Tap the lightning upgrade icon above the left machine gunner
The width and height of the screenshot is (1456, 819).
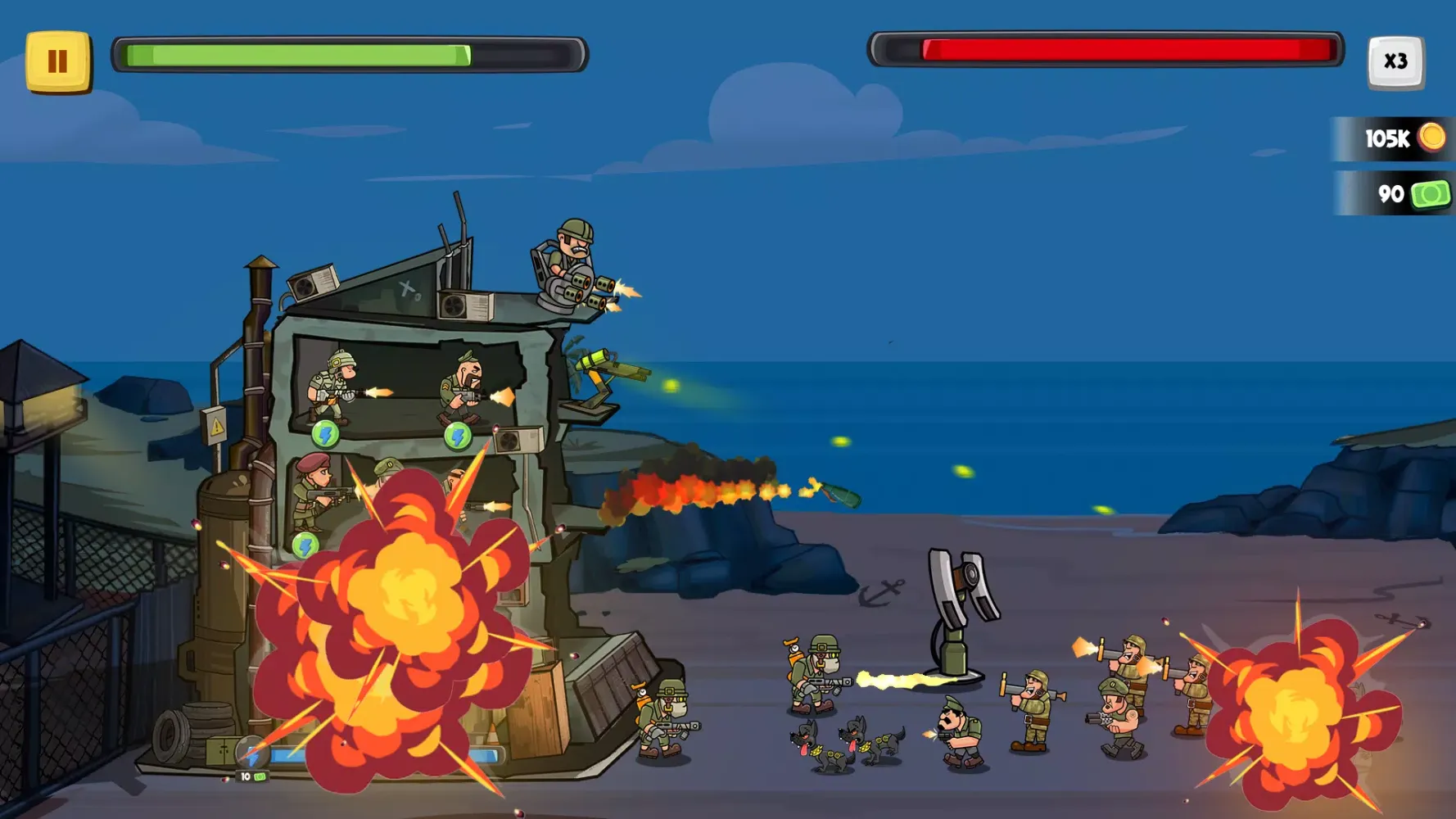[x=325, y=436]
